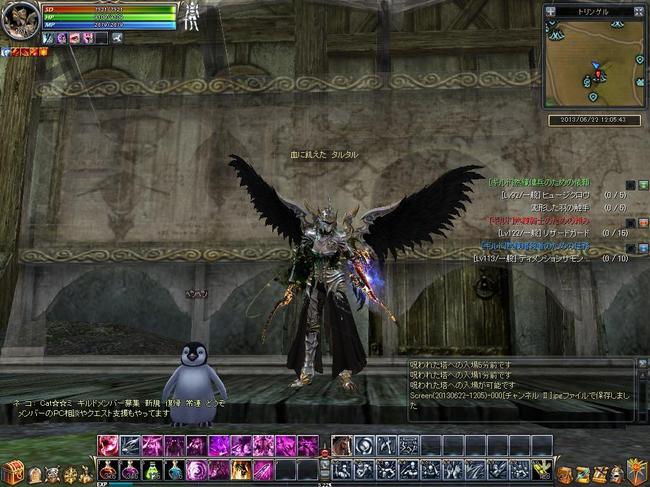650x487 pixels.
Task: Click the sword buff icon under the MP bar
Action: 48,37
